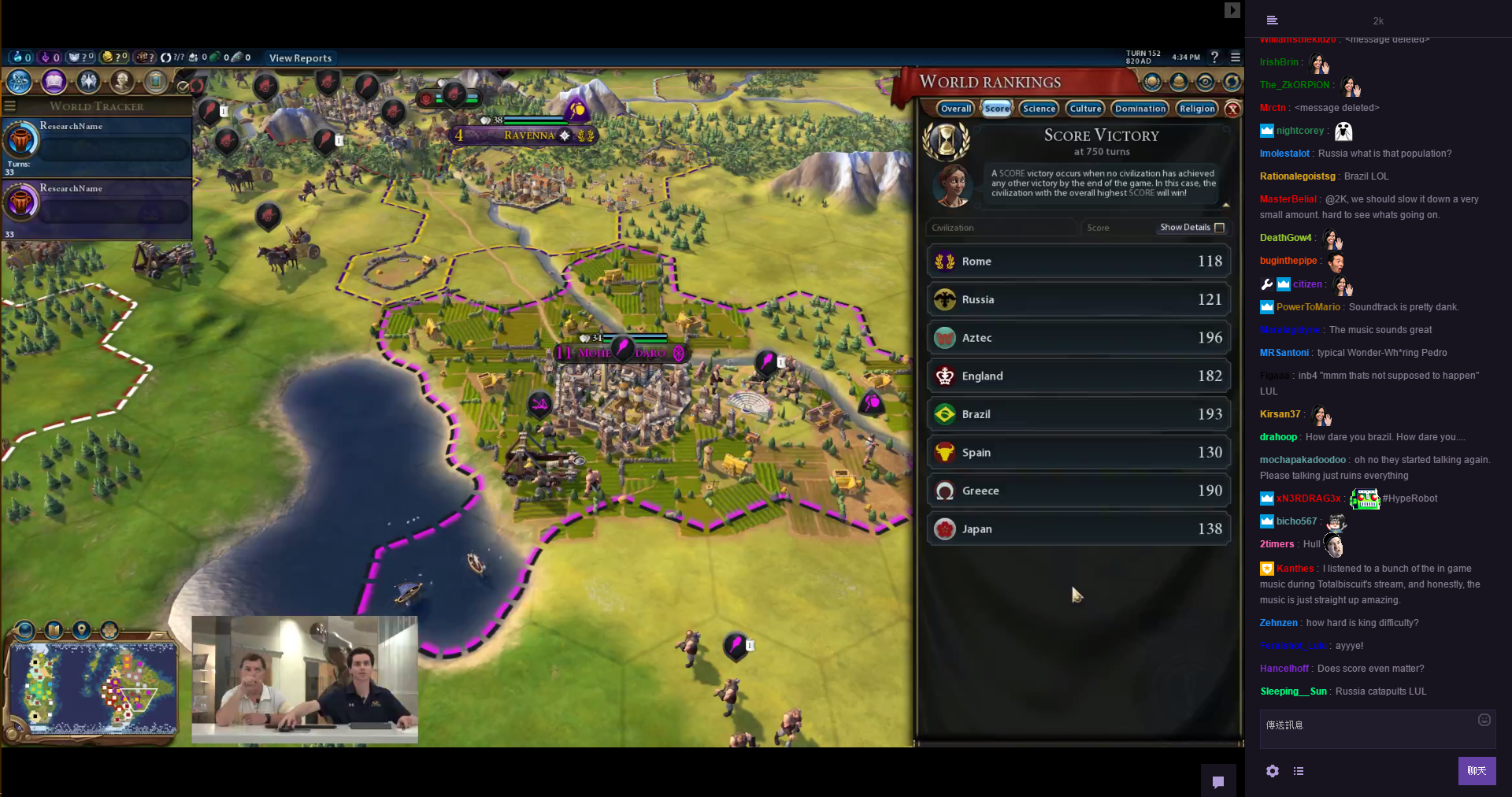Viewport: 1512px width, 797px height.
Task: Toggle the Show Details checkbox
Action: 1220,228
